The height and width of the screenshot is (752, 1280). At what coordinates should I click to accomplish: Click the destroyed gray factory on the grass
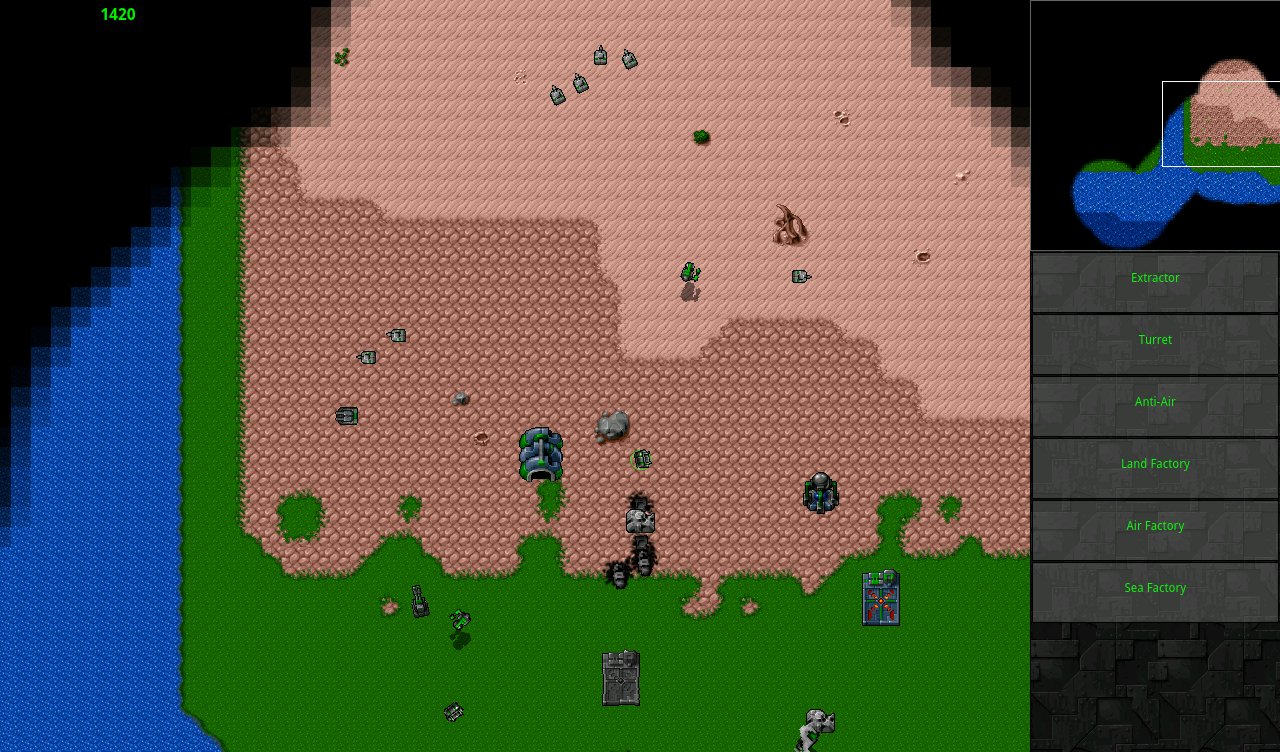click(620, 678)
